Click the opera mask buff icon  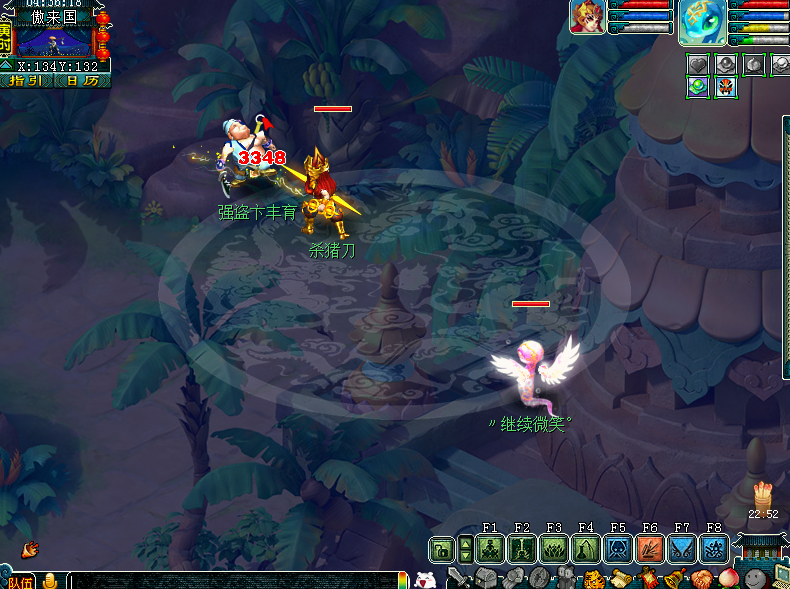click(x=726, y=87)
